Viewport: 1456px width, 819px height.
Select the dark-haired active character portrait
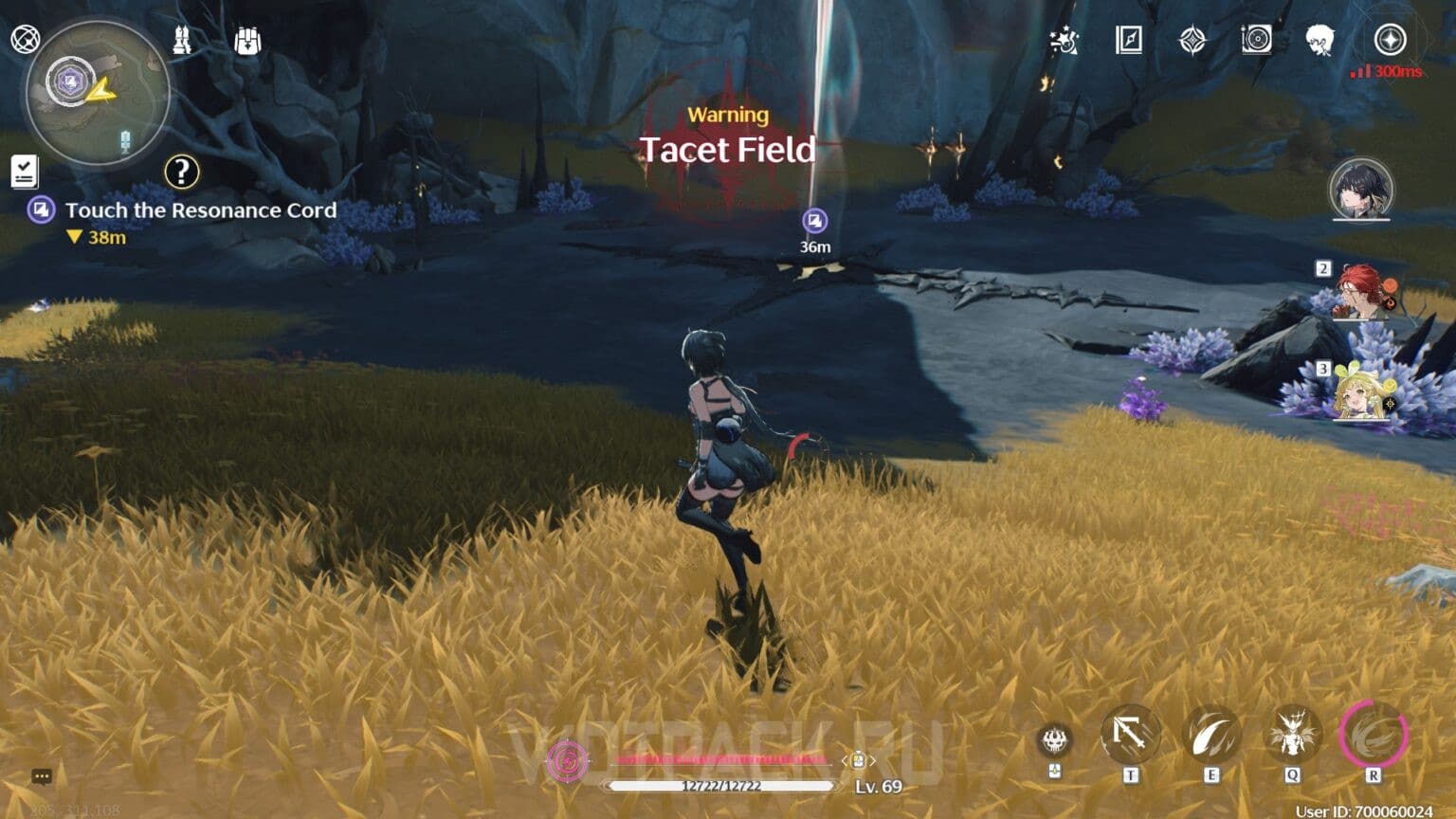tap(1360, 189)
